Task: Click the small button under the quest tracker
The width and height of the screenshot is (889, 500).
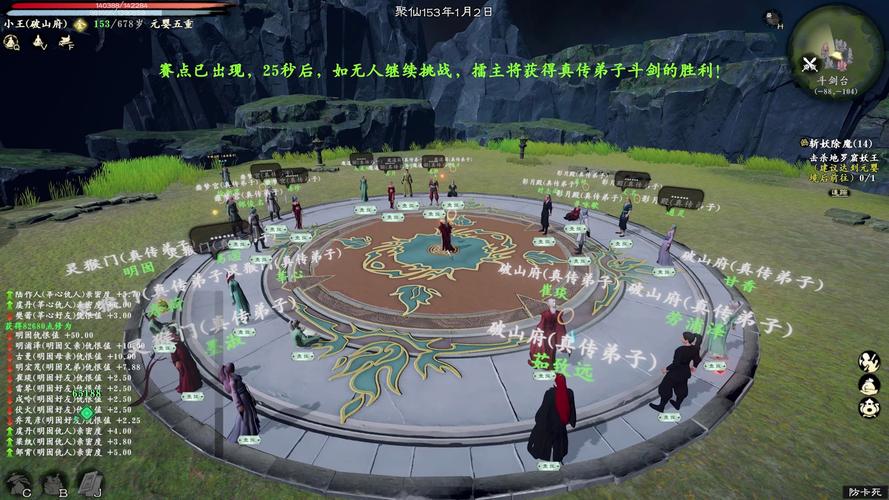Action: pyautogui.click(x=840, y=192)
